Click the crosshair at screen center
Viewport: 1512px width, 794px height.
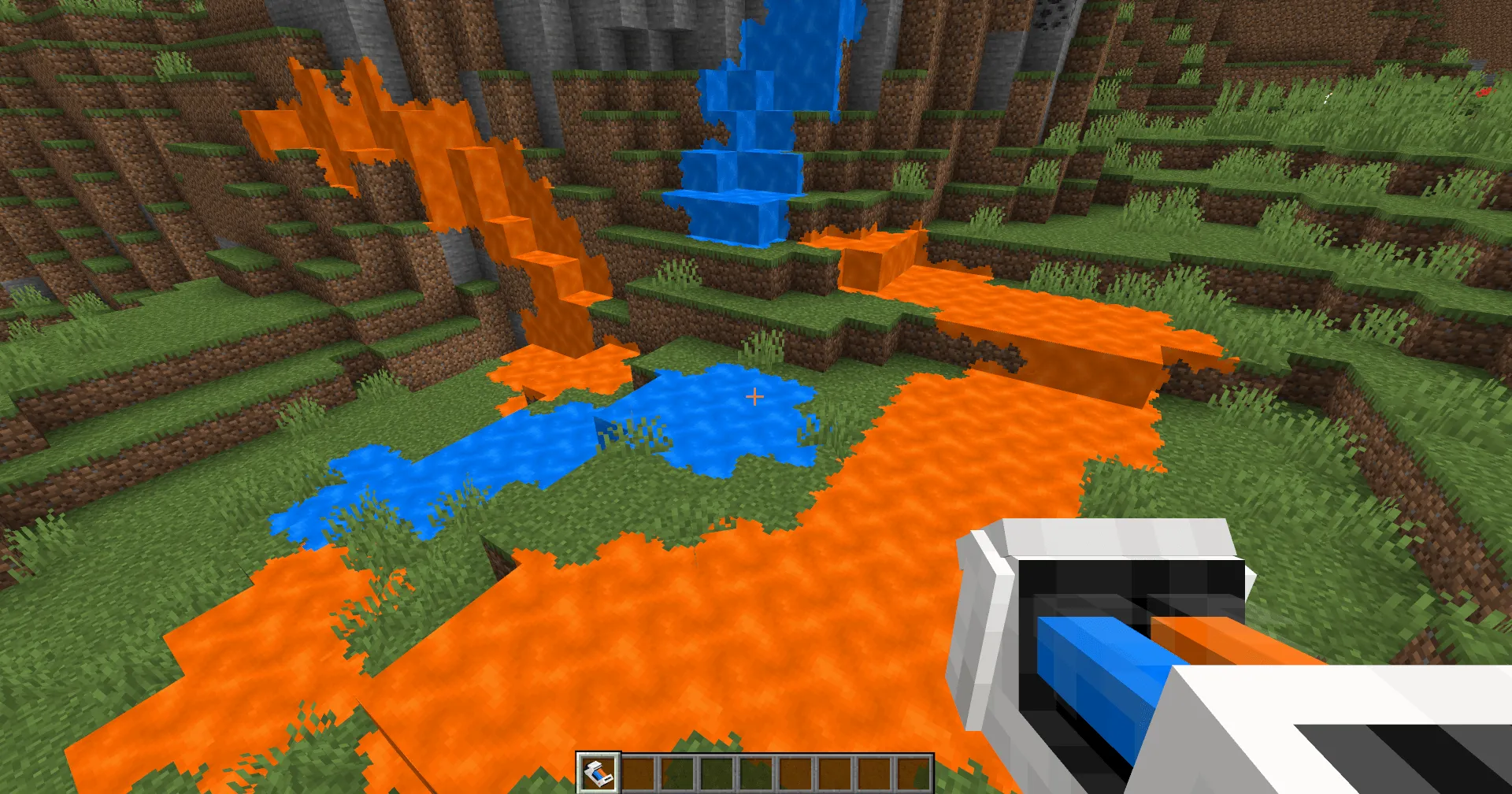(x=754, y=397)
